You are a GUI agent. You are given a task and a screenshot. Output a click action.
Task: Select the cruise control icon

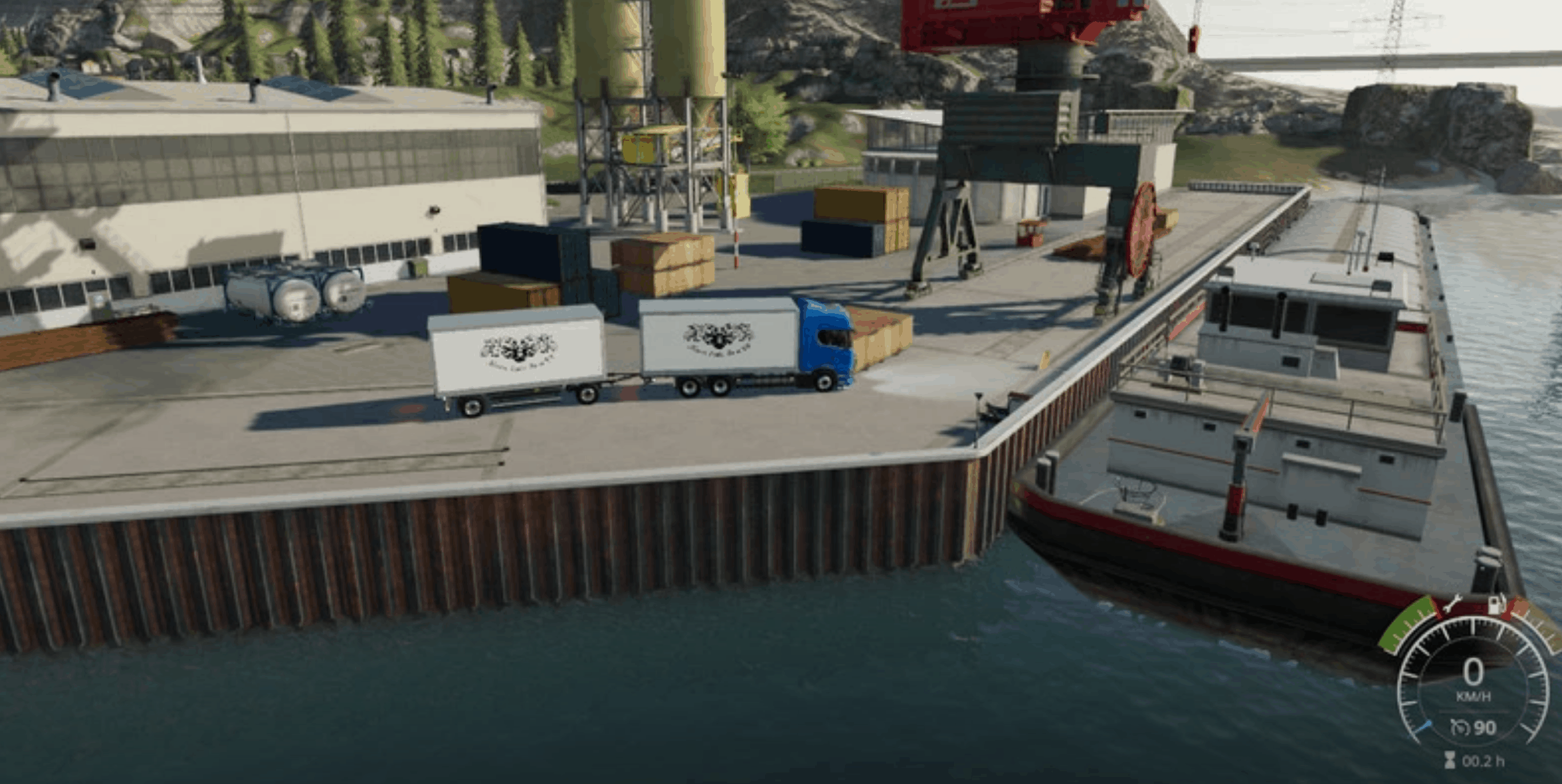pyautogui.click(x=1459, y=728)
